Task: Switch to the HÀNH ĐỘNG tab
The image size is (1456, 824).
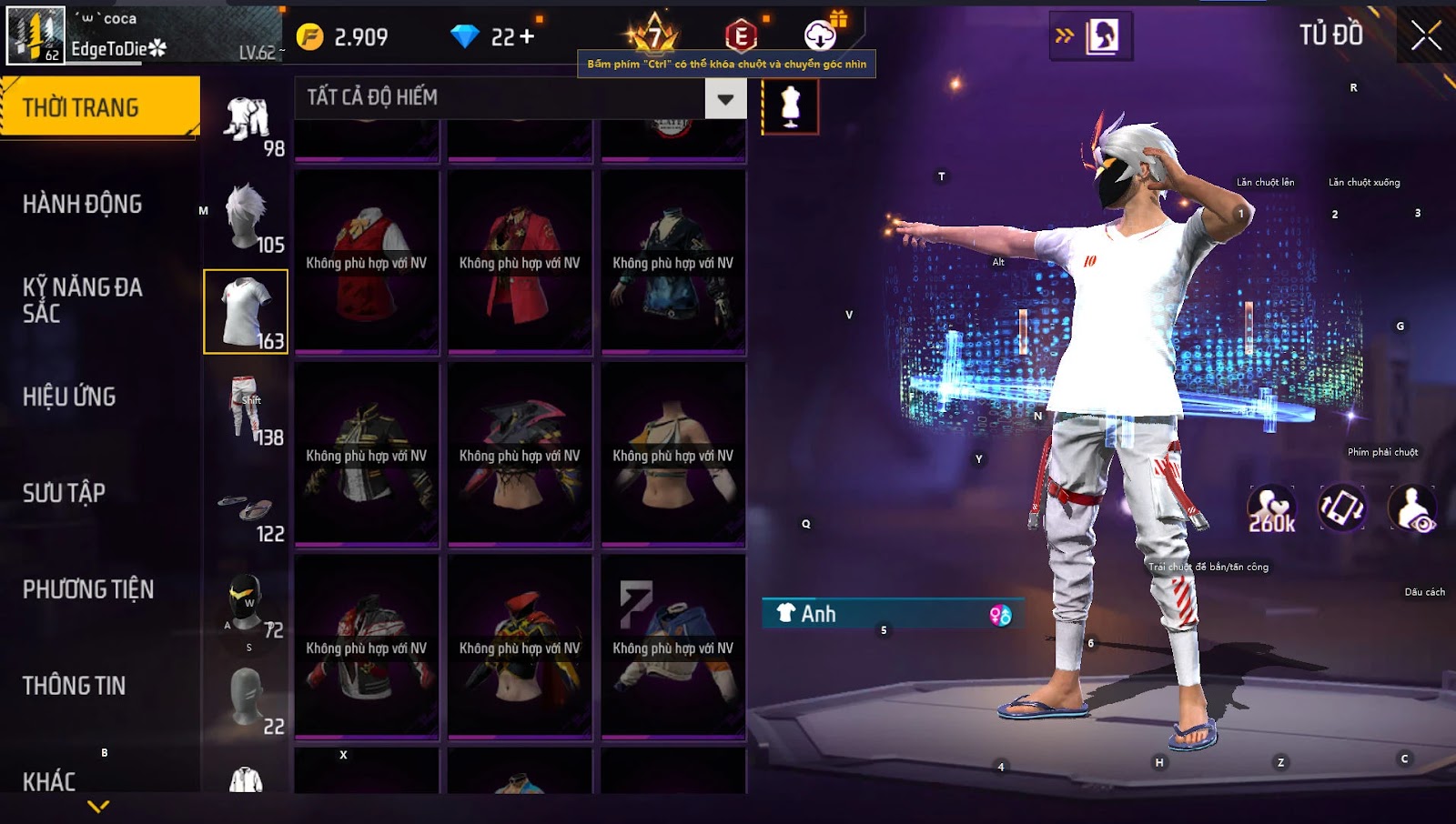Action: [x=83, y=204]
